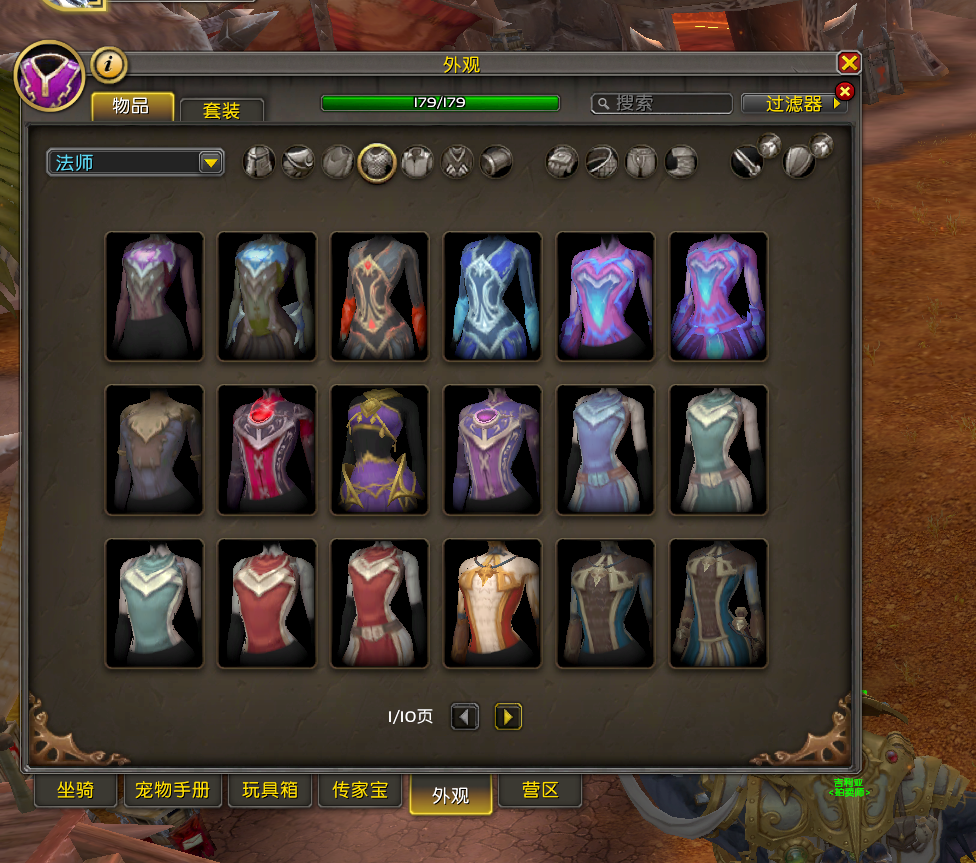The width and height of the screenshot is (976, 863).
Task: Open the 坐骑 mounts tab
Action: click(x=76, y=790)
